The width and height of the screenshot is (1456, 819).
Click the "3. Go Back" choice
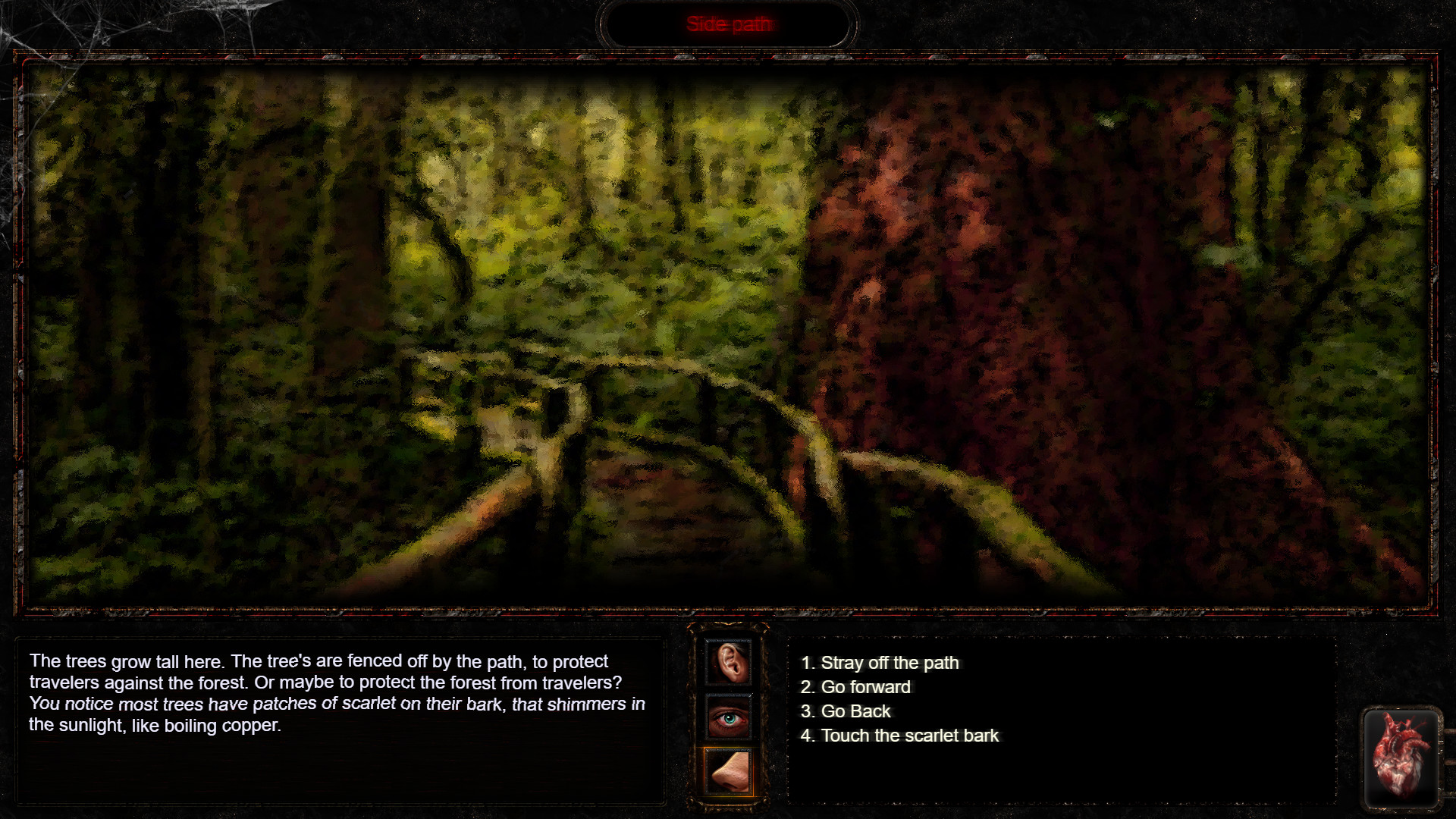point(846,711)
